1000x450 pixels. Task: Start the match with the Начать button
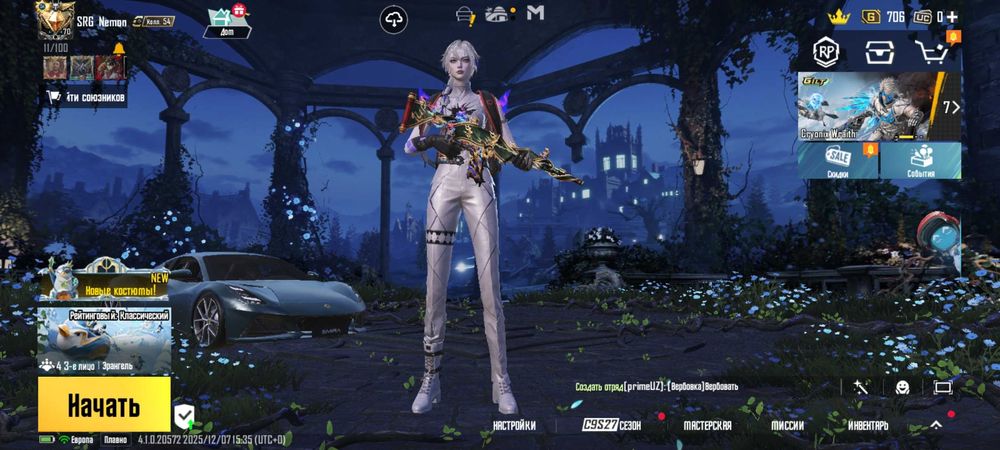[104, 405]
